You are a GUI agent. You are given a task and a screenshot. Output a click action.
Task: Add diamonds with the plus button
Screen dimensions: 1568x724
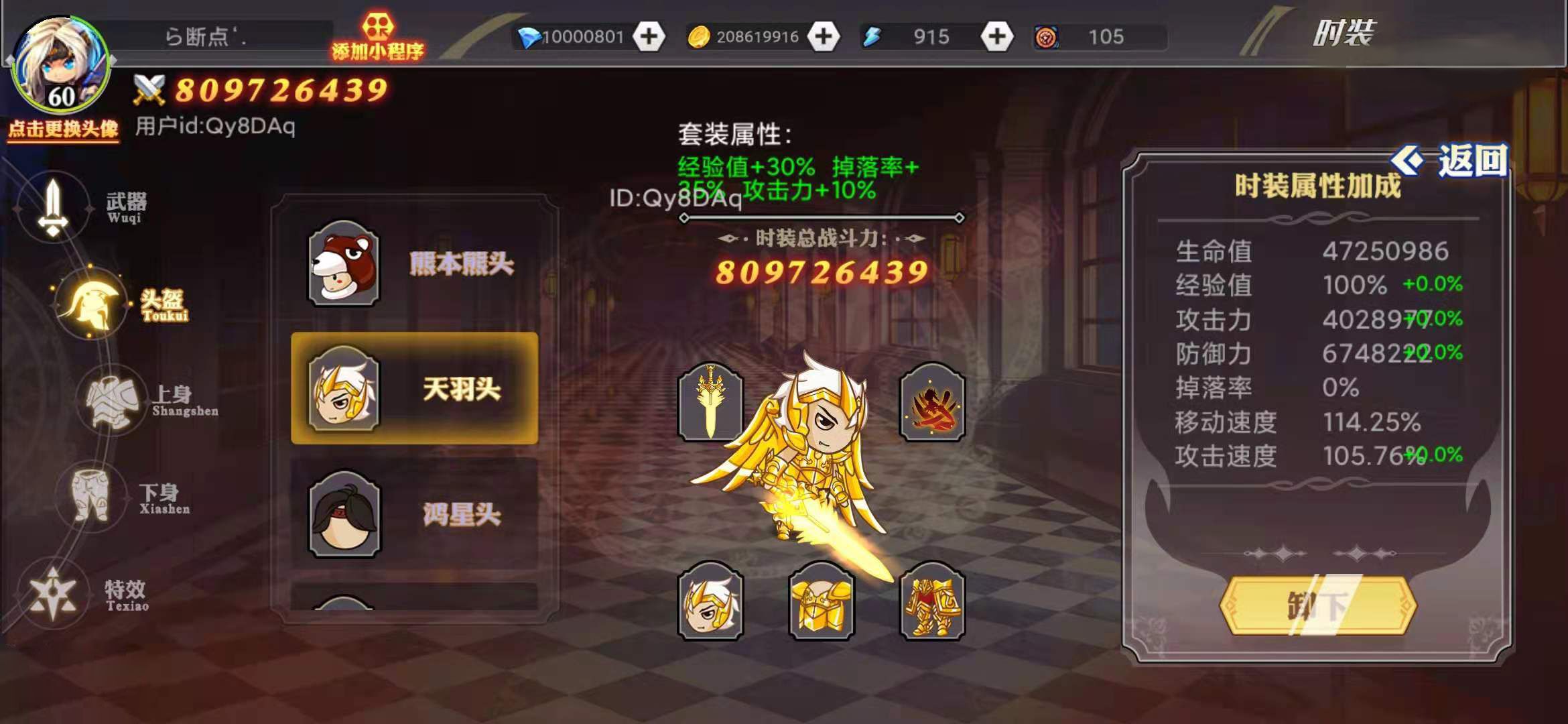(651, 37)
